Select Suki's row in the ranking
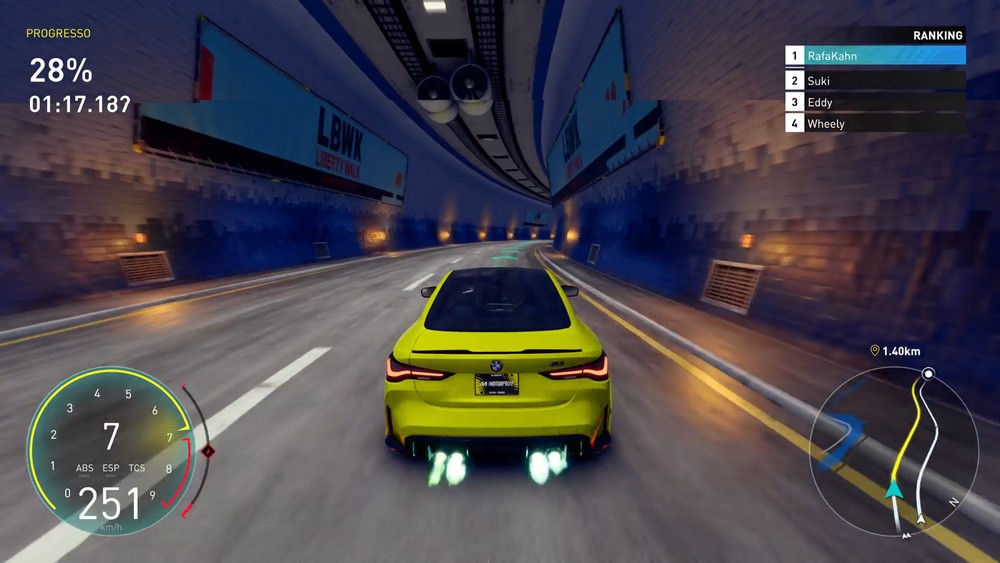Viewport: 1000px width, 563px height. click(x=875, y=81)
